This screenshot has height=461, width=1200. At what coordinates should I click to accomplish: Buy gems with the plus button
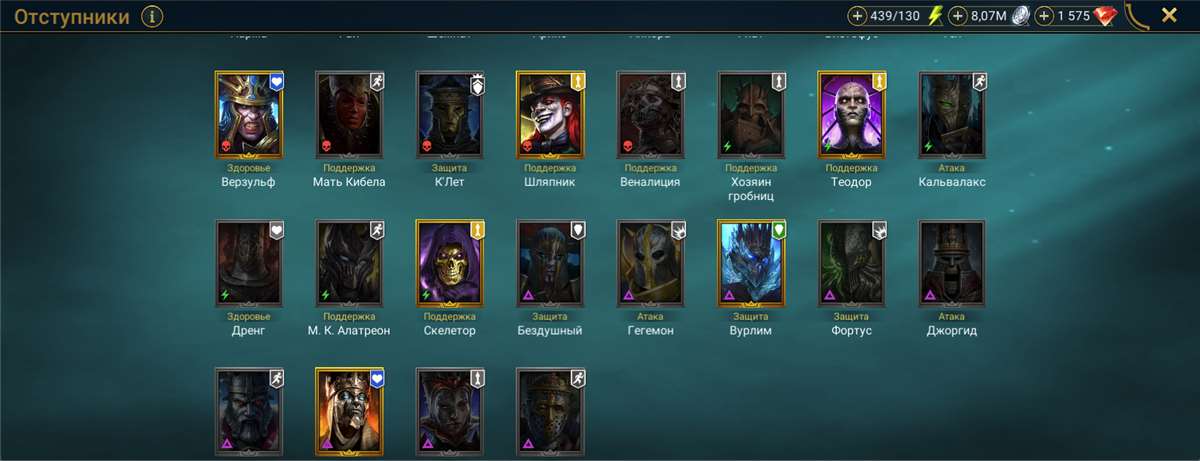1045,16
